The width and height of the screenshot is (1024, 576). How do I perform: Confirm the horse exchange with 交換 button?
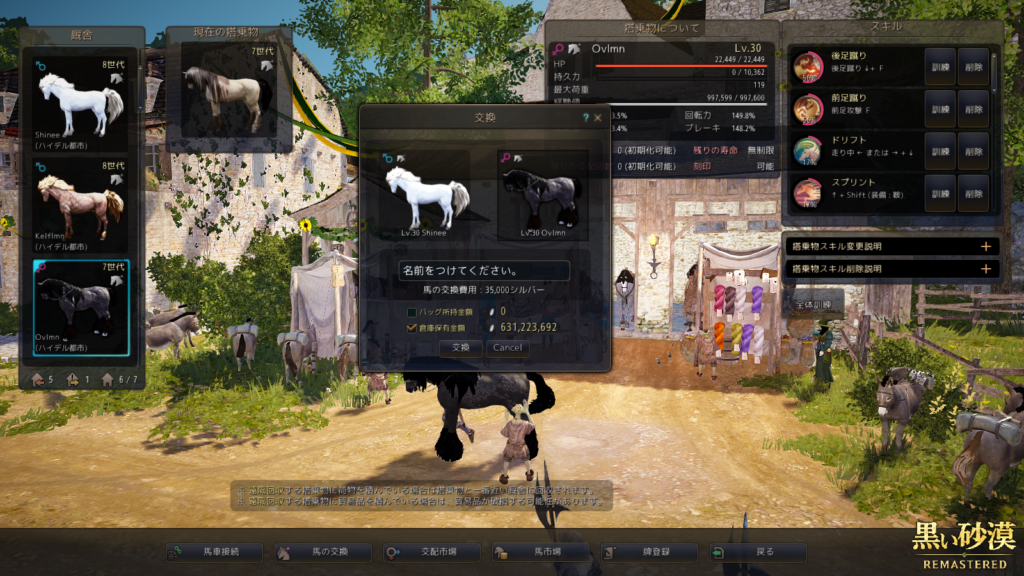pos(460,348)
